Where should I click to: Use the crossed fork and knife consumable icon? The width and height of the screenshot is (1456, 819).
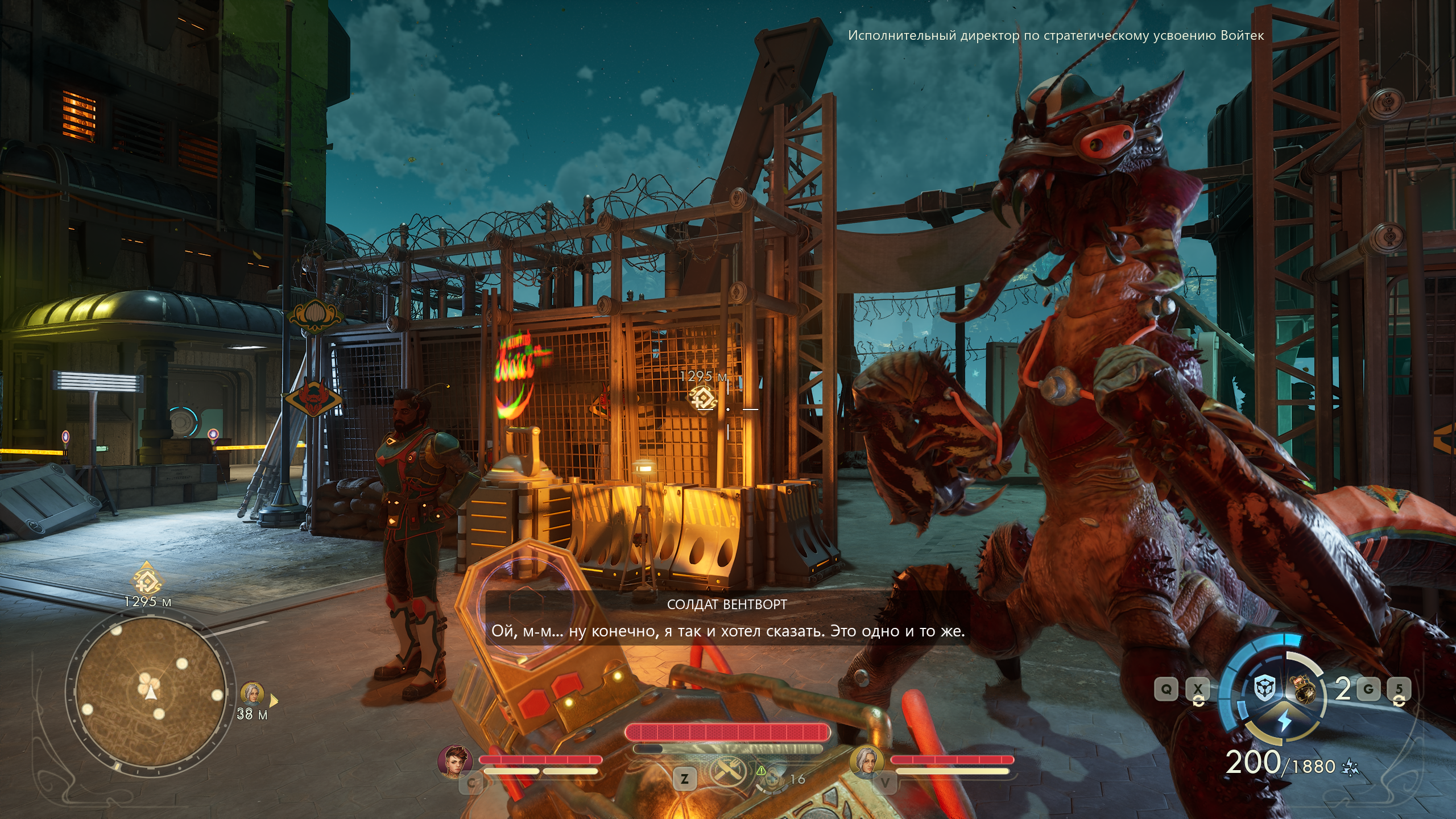(726, 772)
